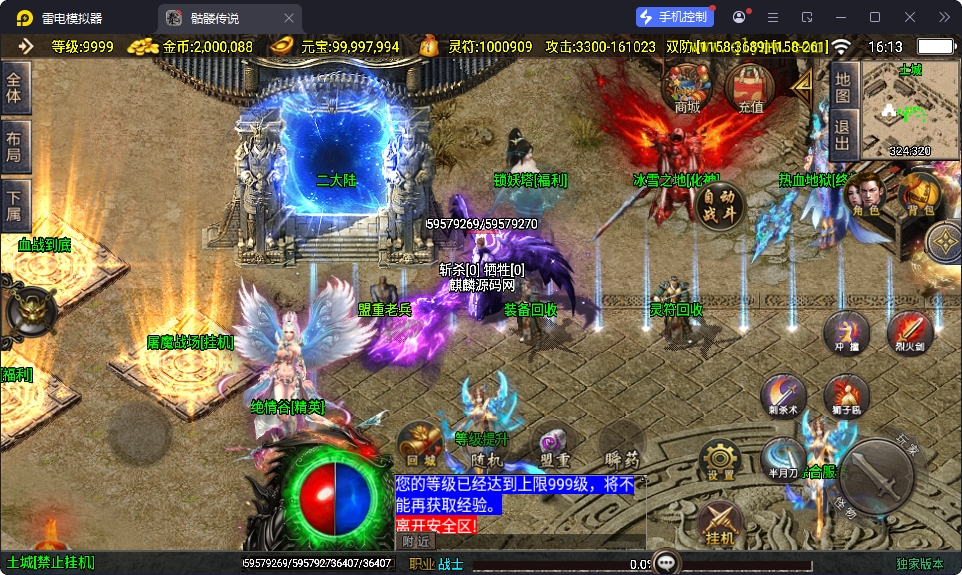This screenshot has width=962, height=575.
Task: Open the chat speech bubble button
Action: click(x=667, y=561)
